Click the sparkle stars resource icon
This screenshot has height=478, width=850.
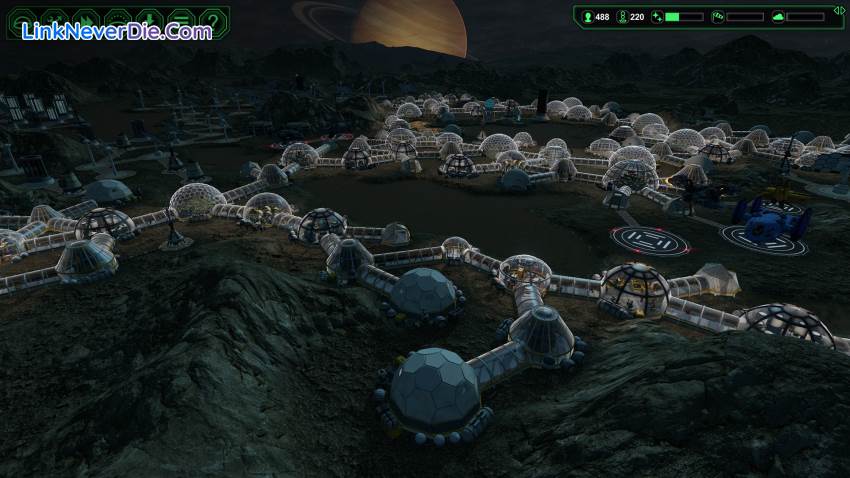coord(657,17)
